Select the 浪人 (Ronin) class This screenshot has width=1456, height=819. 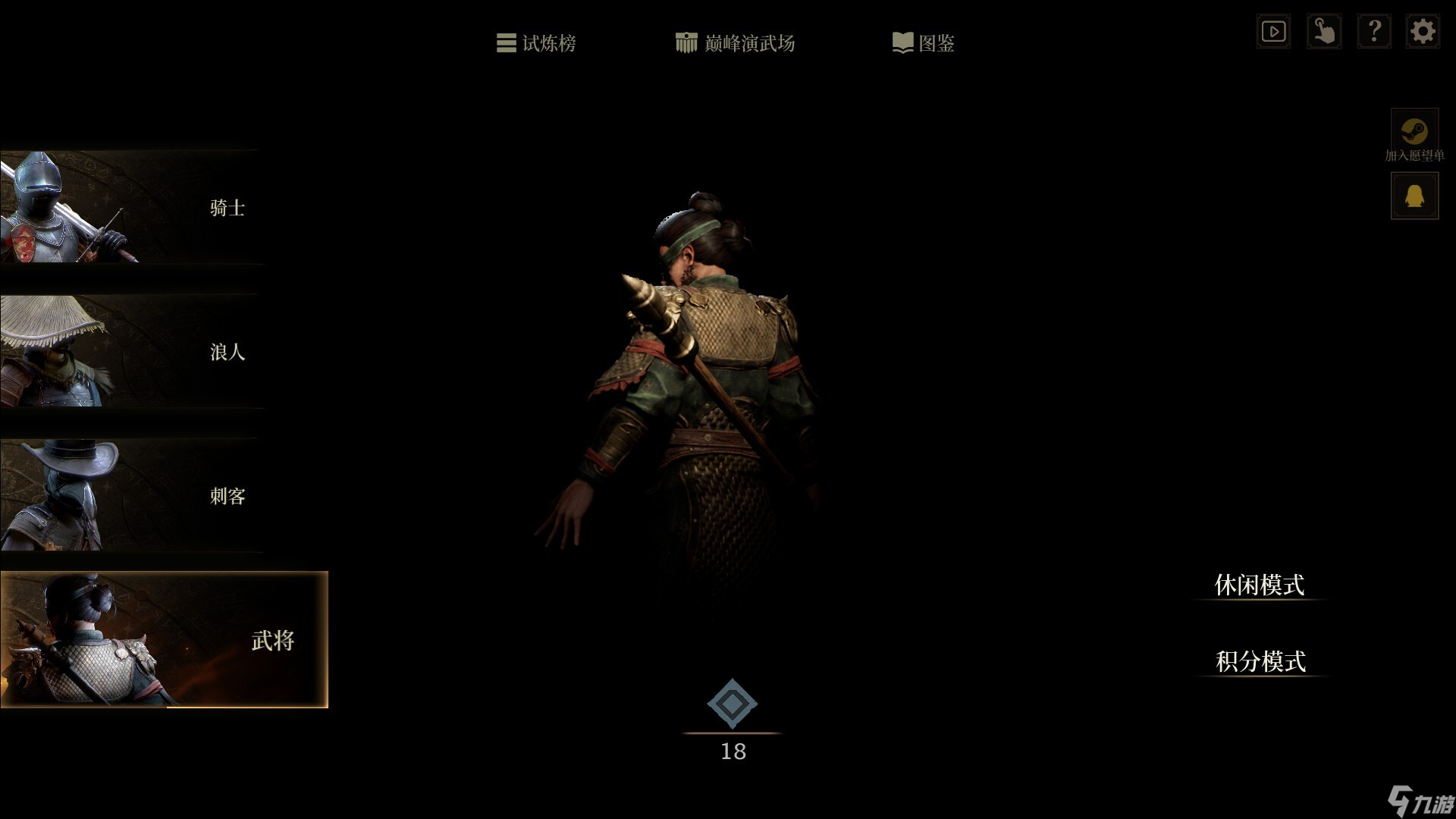point(152,352)
